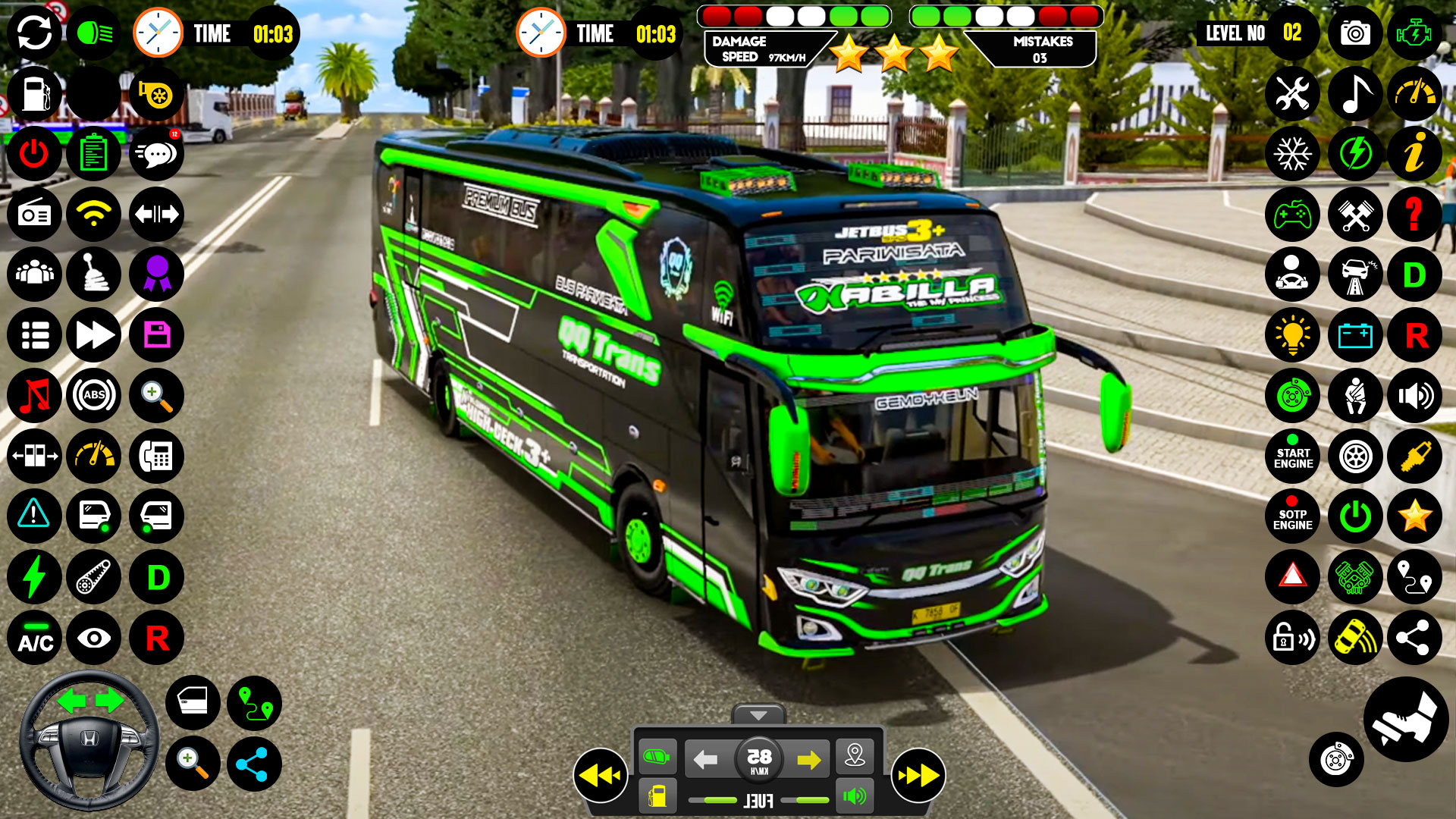Image resolution: width=1456 pixels, height=819 pixels.
Task: Open the camera view icon
Action: coord(1354,33)
